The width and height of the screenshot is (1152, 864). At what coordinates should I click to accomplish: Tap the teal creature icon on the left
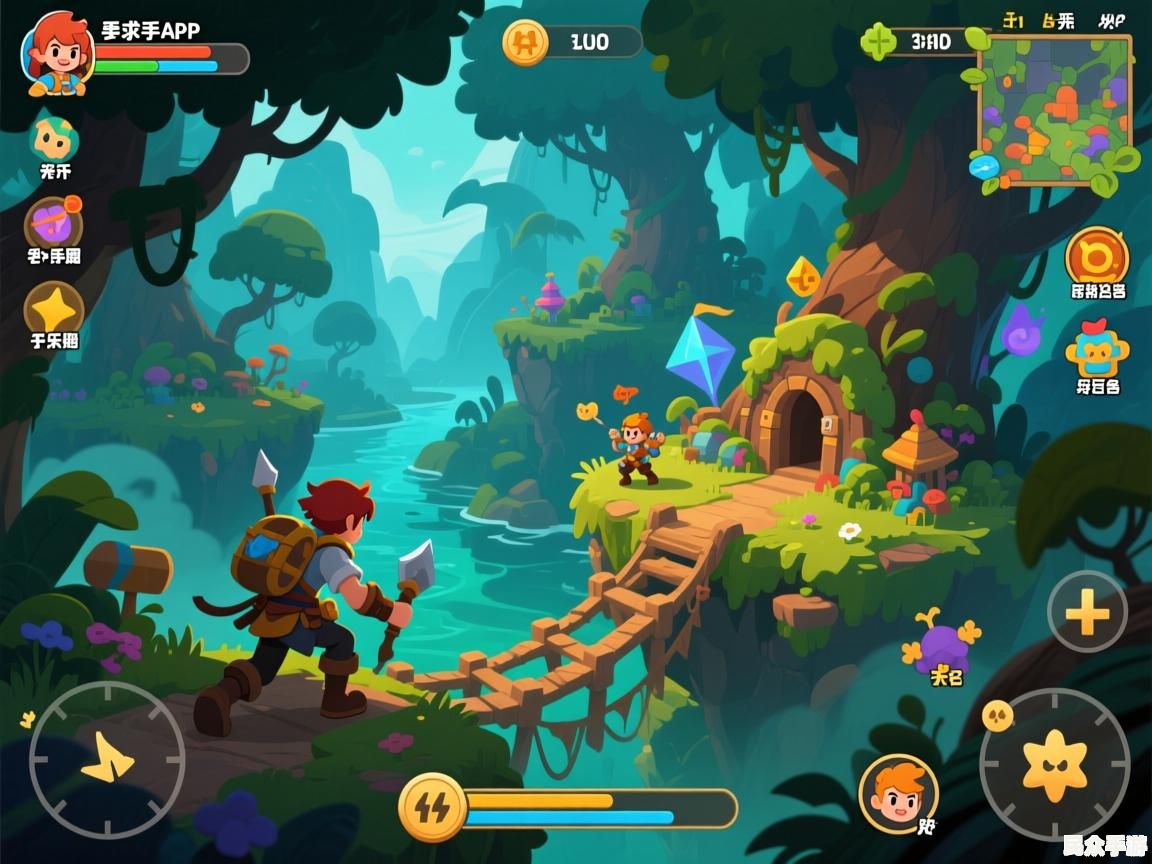click(x=54, y=137)
